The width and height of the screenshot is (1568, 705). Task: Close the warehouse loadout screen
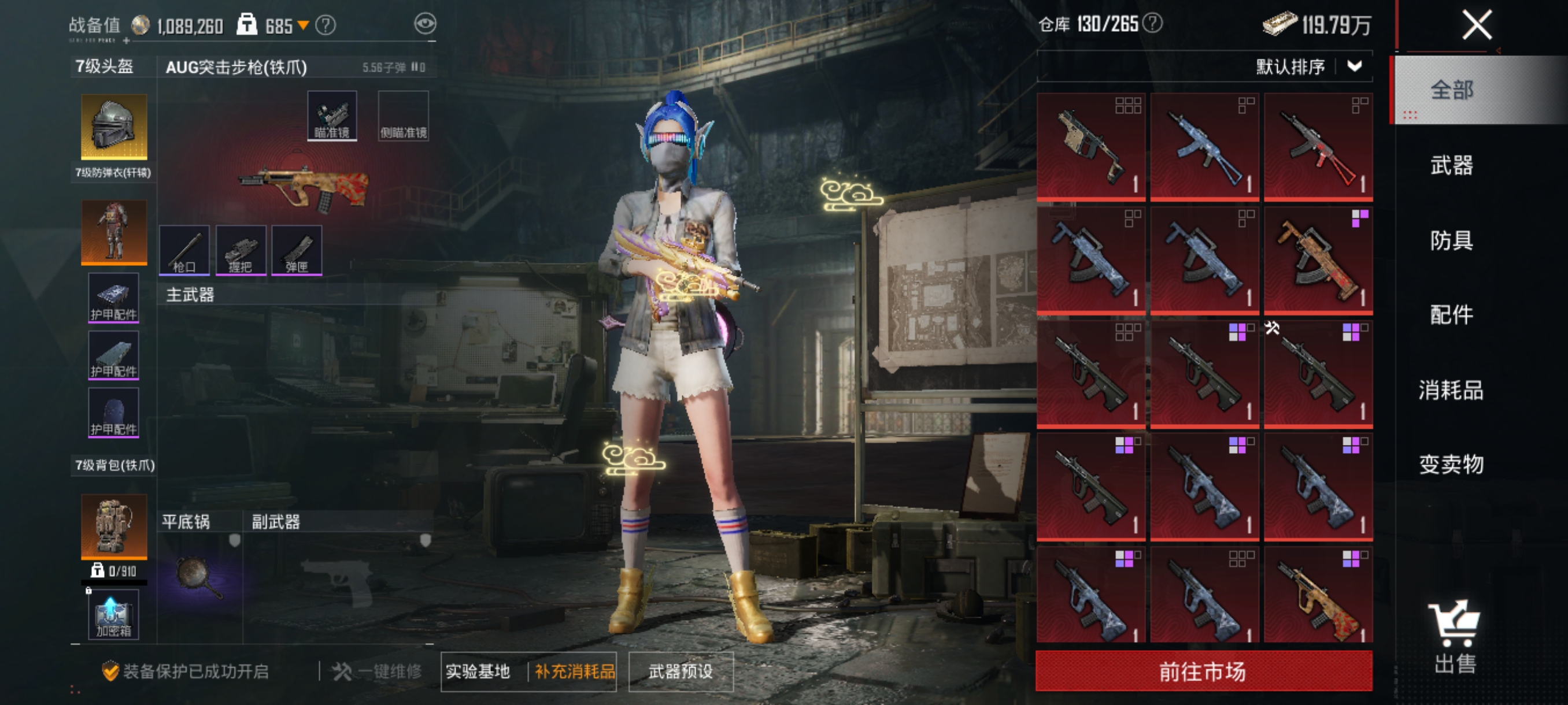tap(1477, 25)
